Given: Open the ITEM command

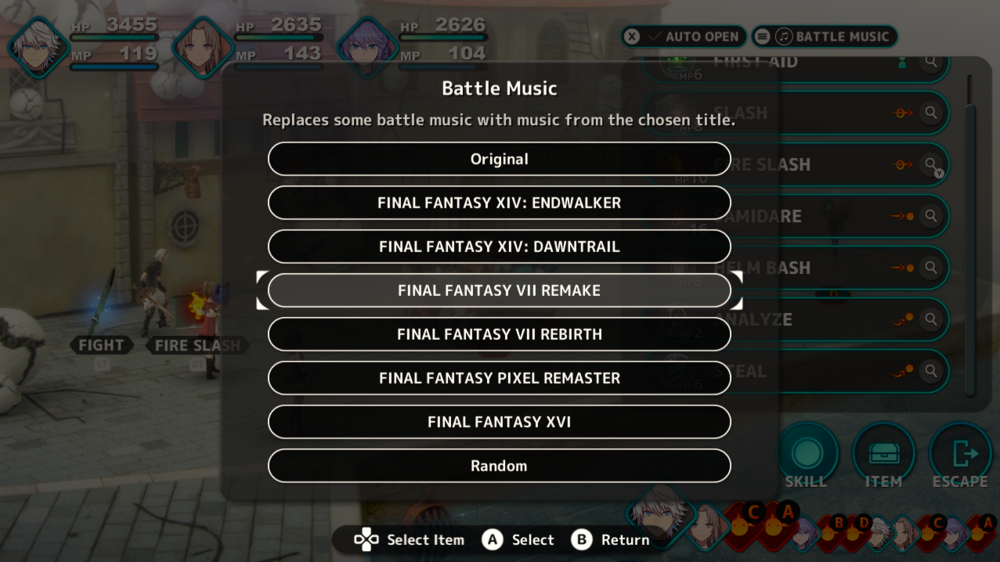Looking at the screenshot, I should (x=883, y=456).
